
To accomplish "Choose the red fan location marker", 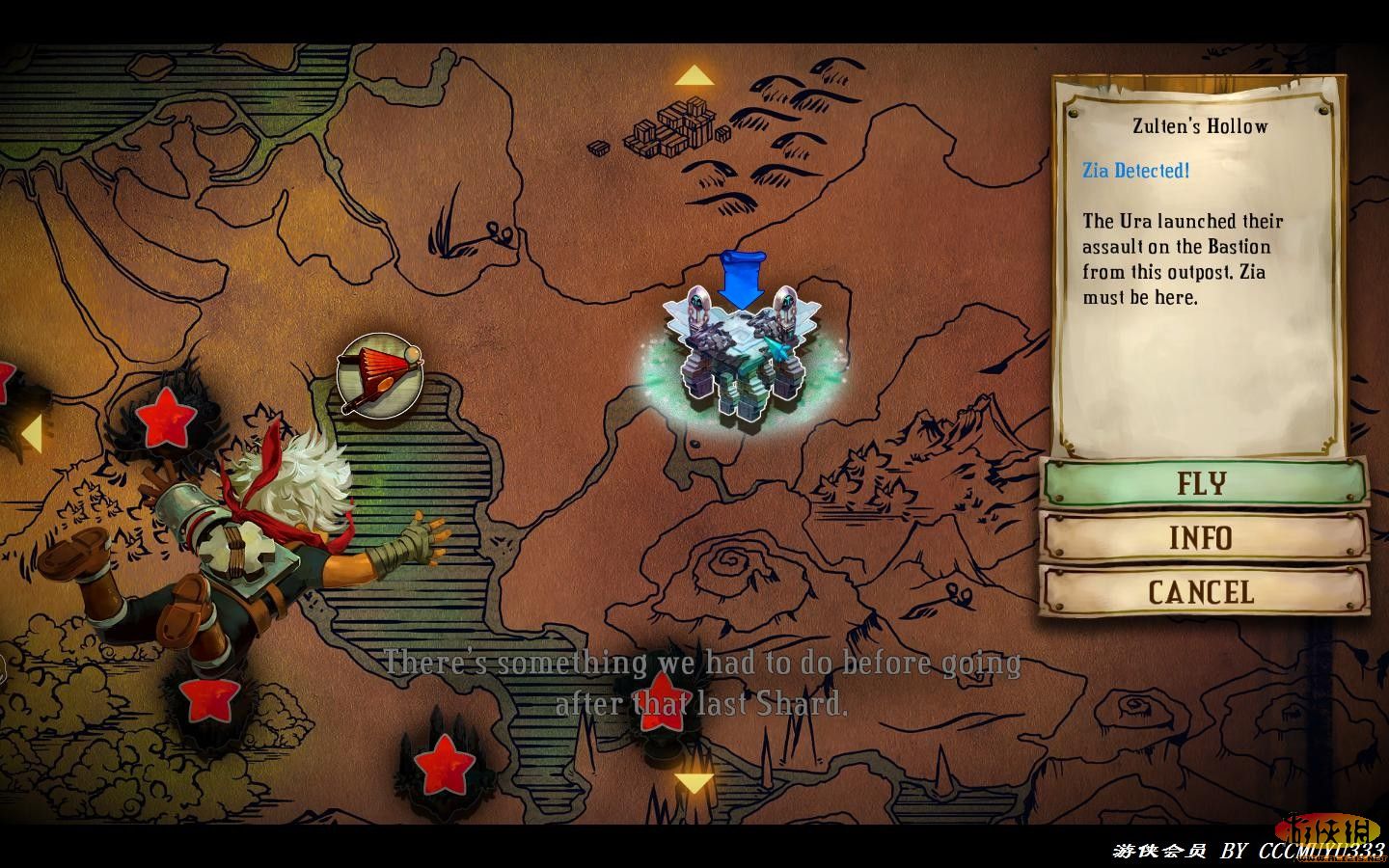I will pyautogui.click(x=379, y=377).
